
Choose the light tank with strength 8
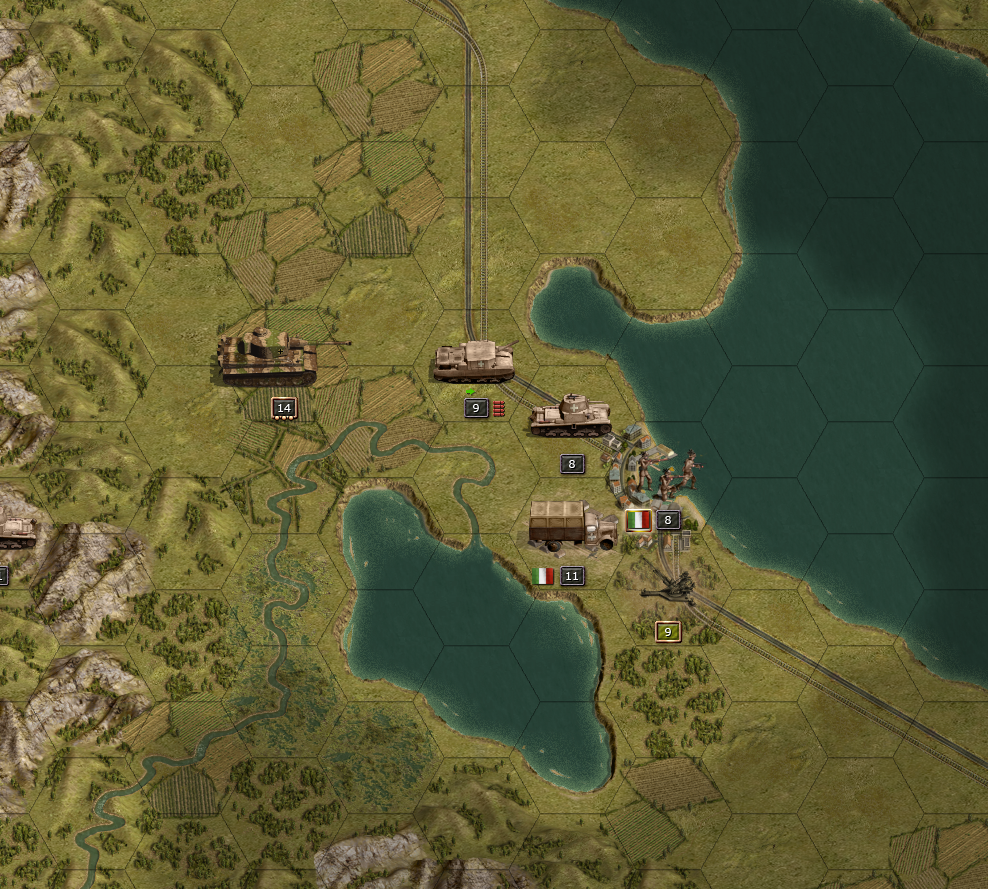click(x=571, y=416)
